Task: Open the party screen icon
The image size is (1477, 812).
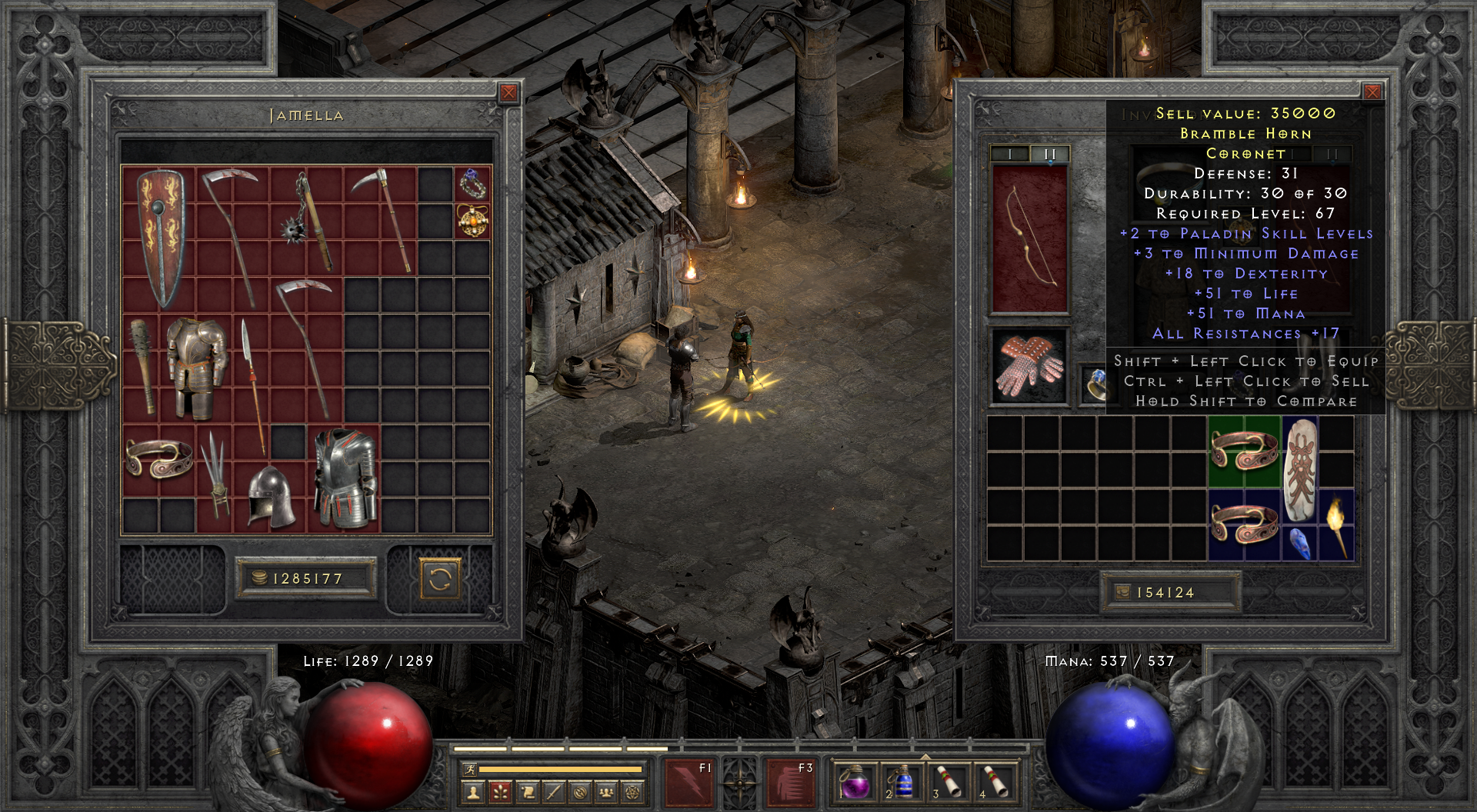Action: 606,793
